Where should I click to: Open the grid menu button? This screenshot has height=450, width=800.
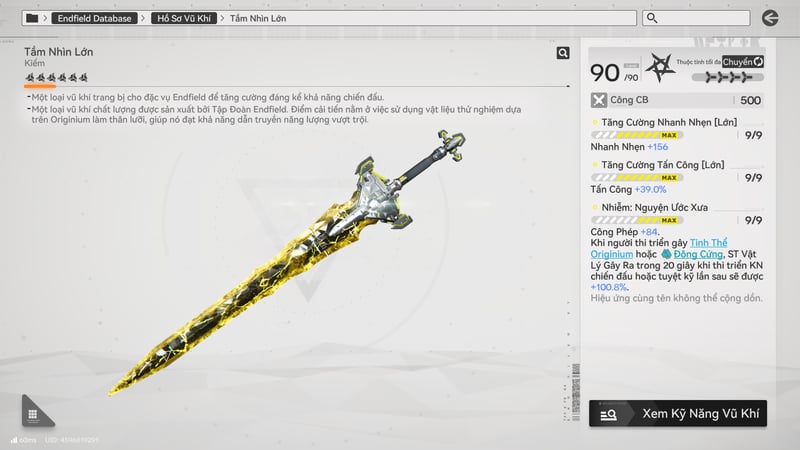(33, 414)
